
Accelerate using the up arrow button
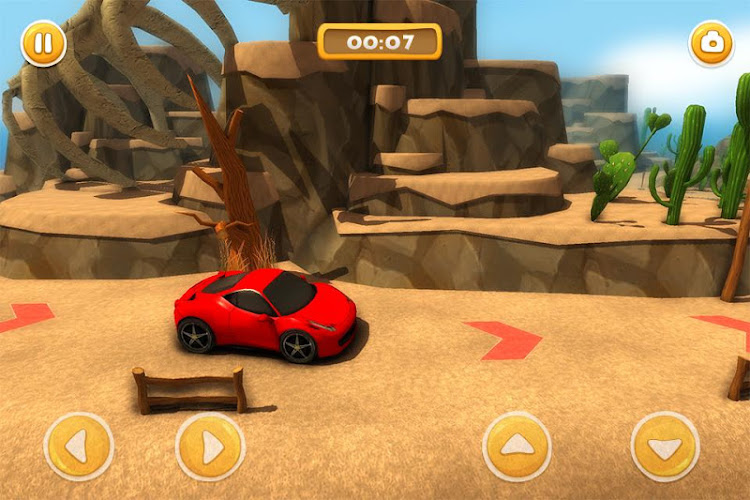tap(517, 447)
